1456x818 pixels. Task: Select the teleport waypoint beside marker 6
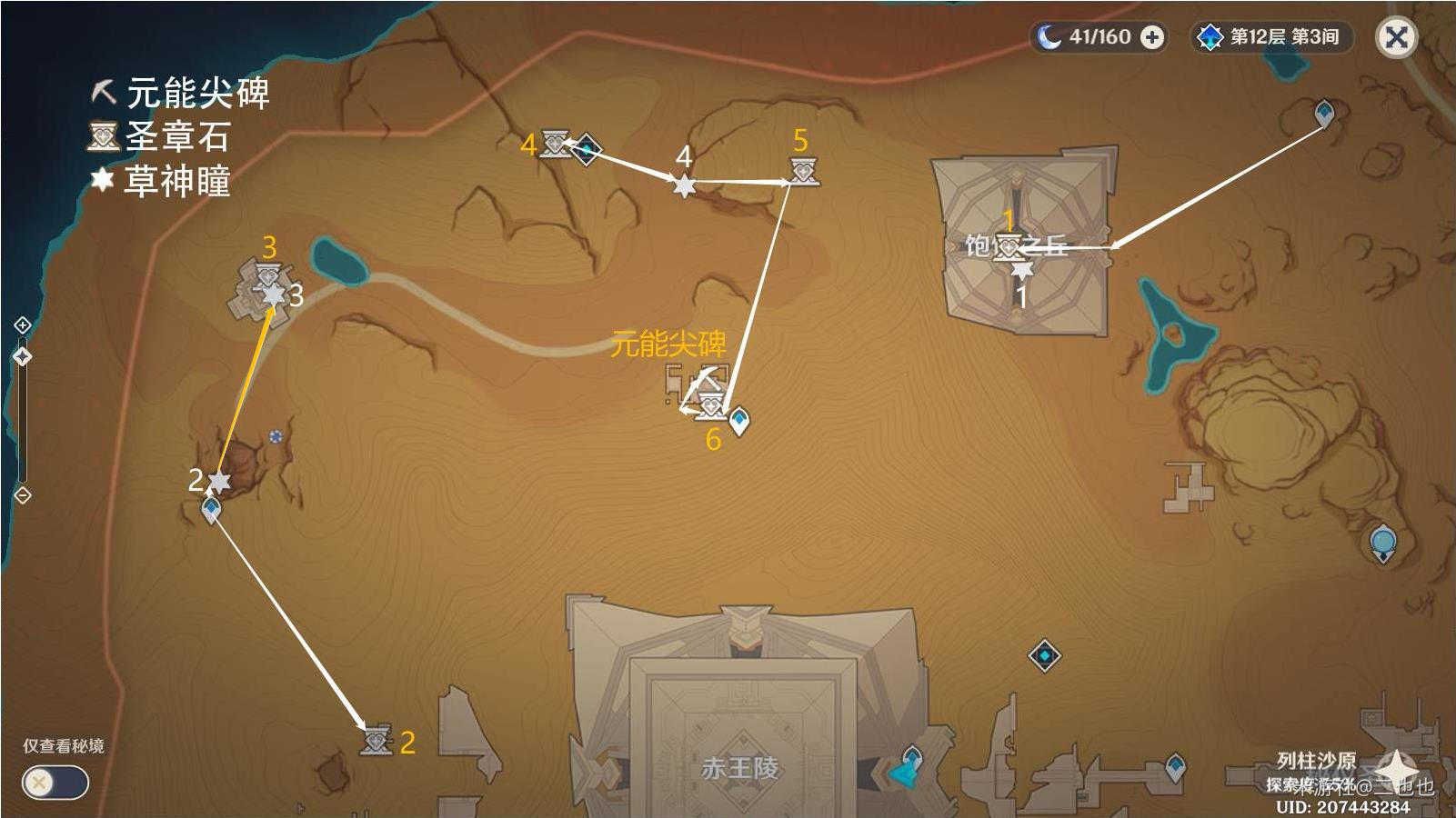(740, 420)
